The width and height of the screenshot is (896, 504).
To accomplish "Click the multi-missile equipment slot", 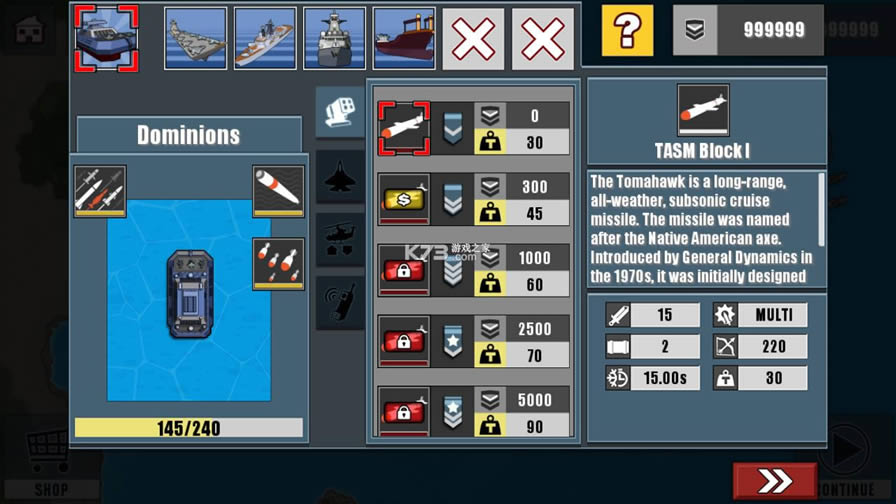I will [x=100, y=191].
